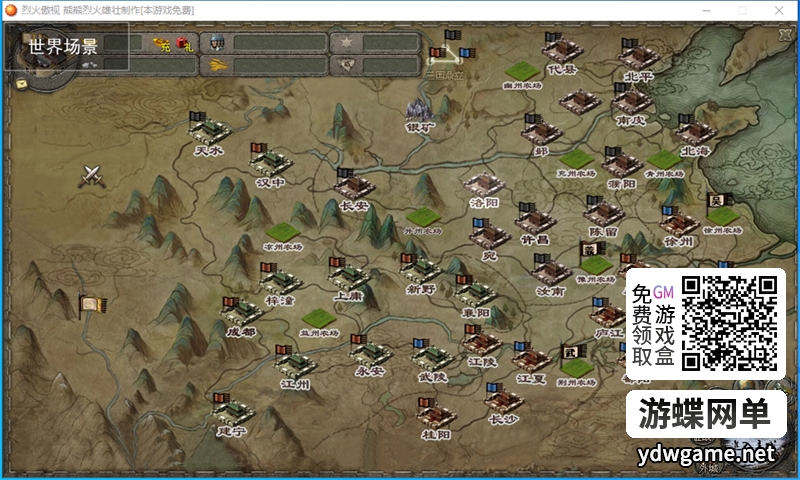Open the red gift box (礼) icon
The width and height of the screenshot is (800, 480).
[183, 43]
